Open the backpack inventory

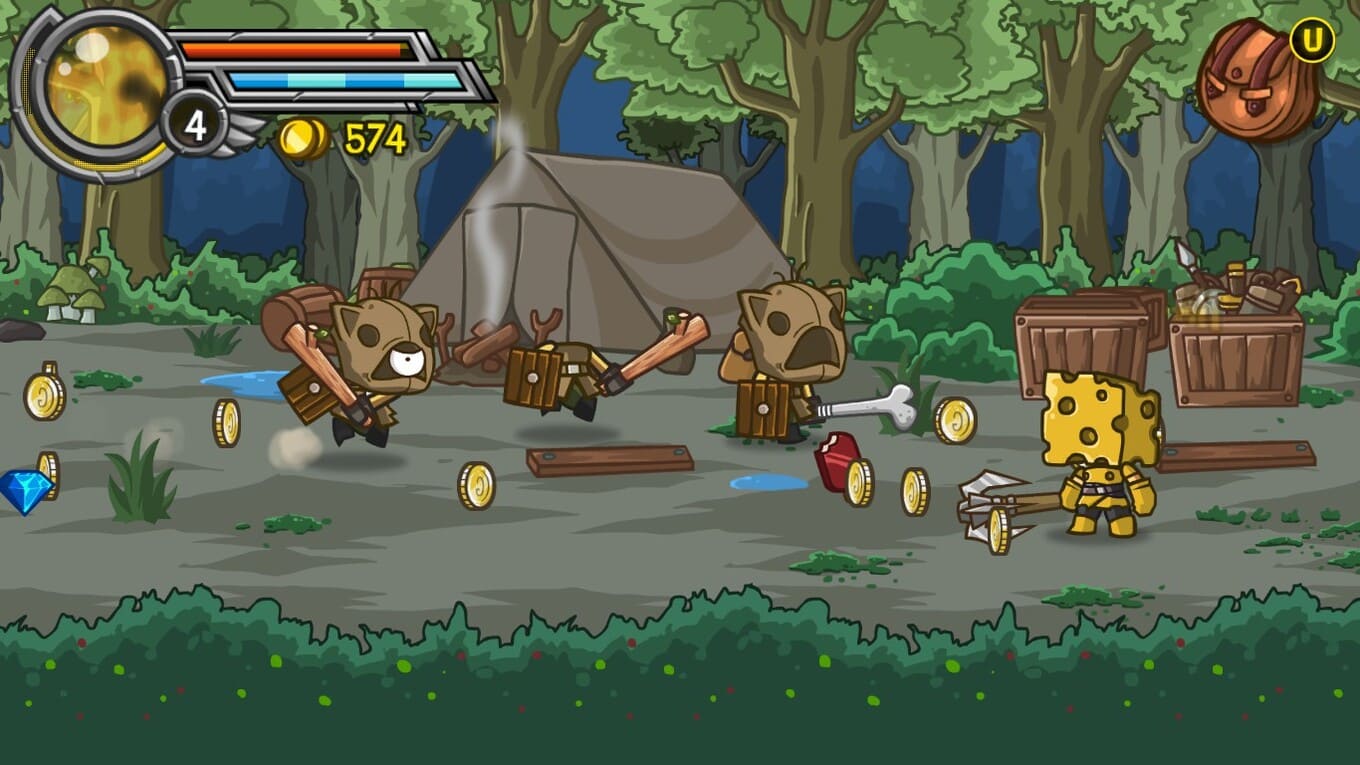click(1257, 82)
